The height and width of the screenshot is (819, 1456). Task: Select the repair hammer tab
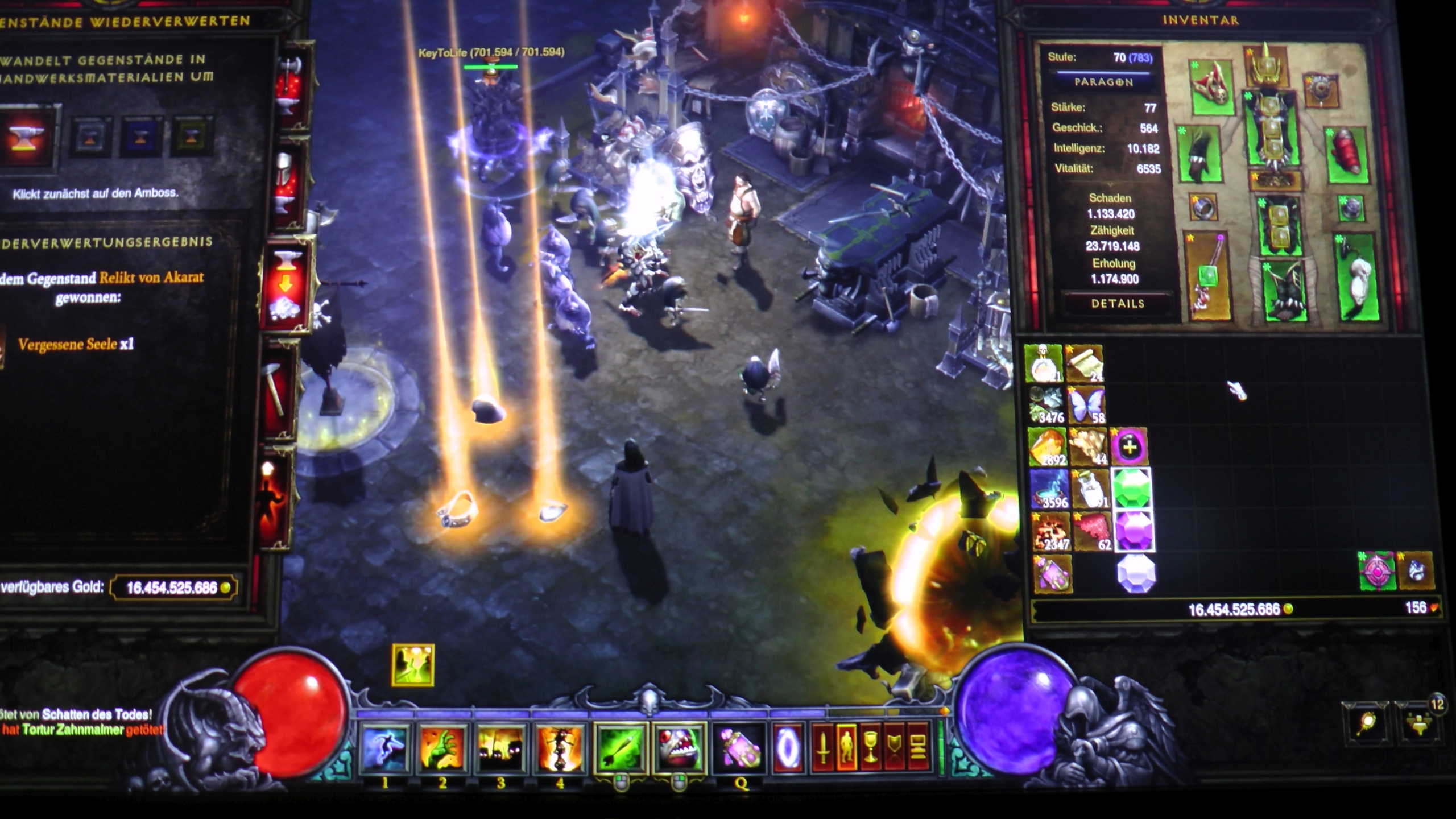[276, 387]
